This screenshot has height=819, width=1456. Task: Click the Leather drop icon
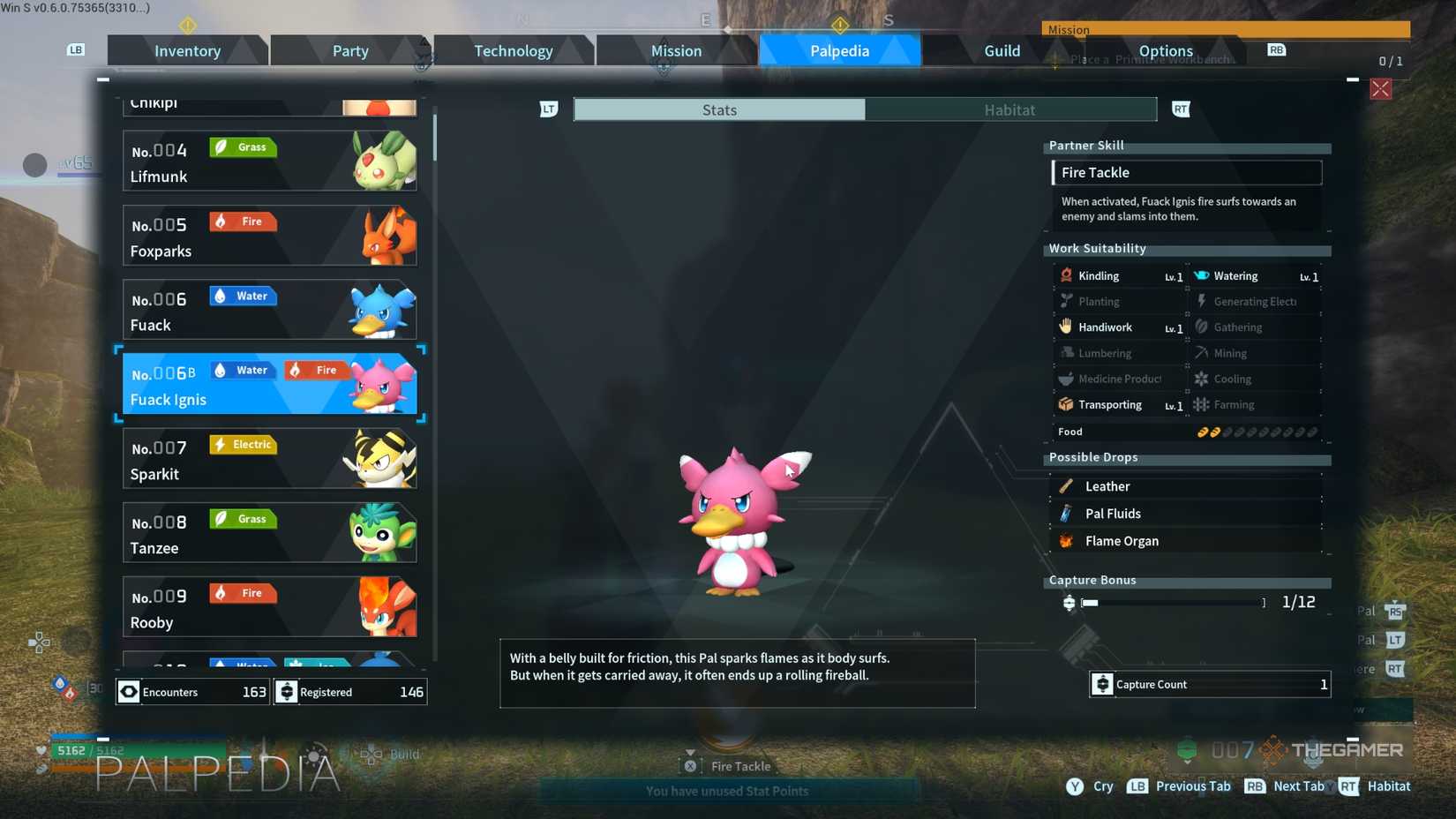[1065, 485]
